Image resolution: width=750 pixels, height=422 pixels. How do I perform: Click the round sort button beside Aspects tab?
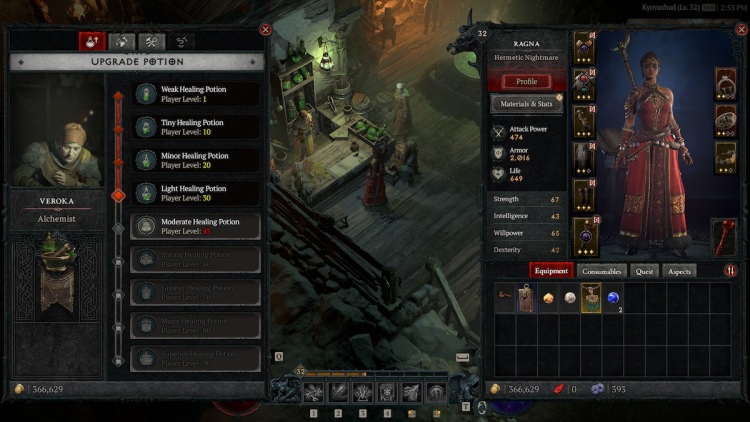tap(728, 271)
